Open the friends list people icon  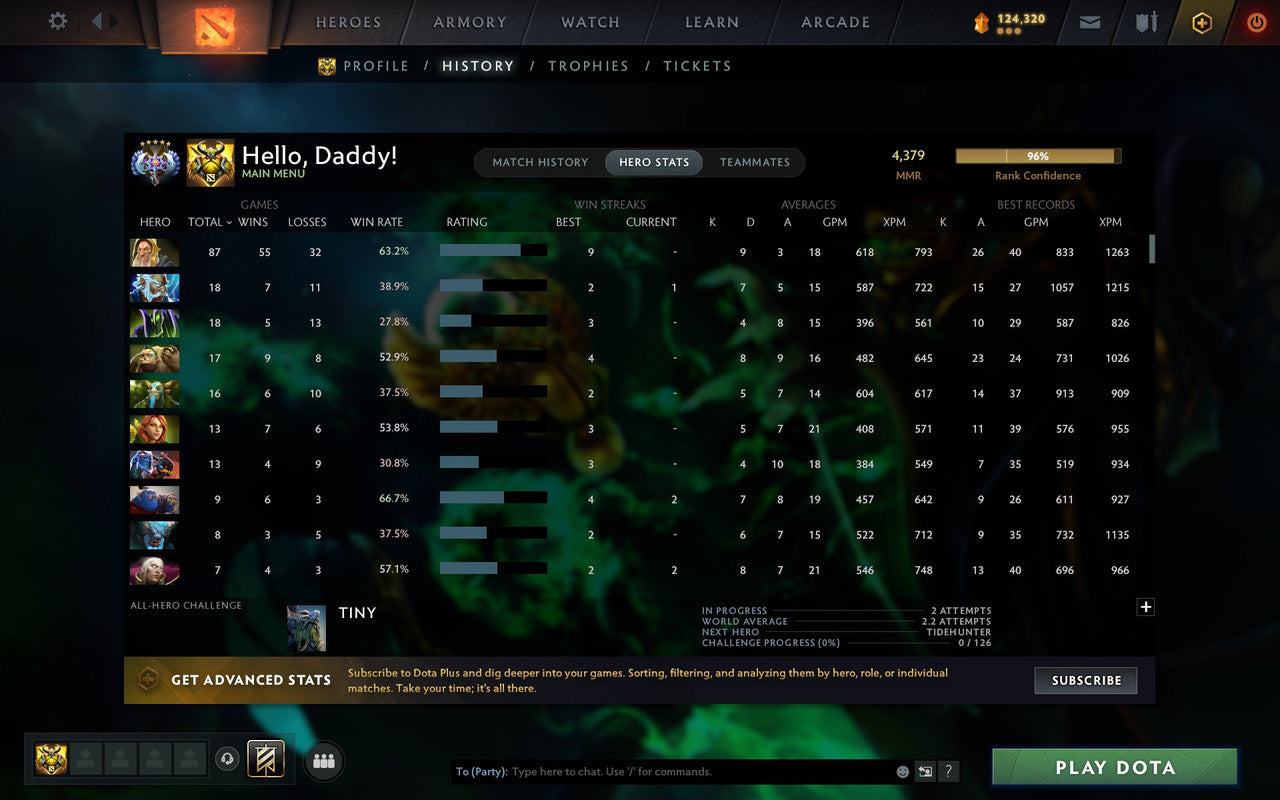click(x=323, y=760)
